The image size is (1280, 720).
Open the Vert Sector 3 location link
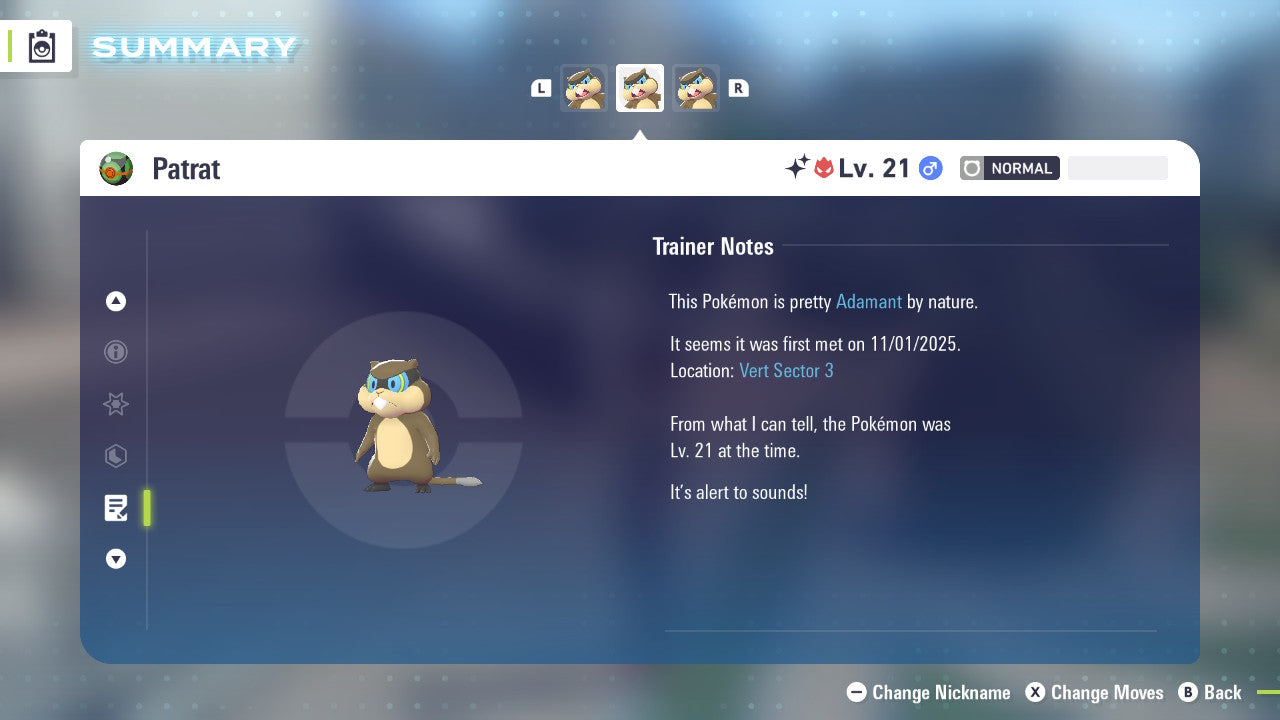[x=787, y=370]
